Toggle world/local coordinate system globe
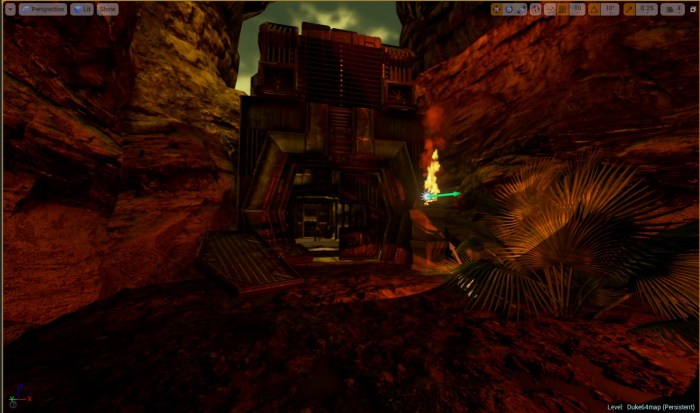Viewport: 700px width, 413px height. pos(535,9)
